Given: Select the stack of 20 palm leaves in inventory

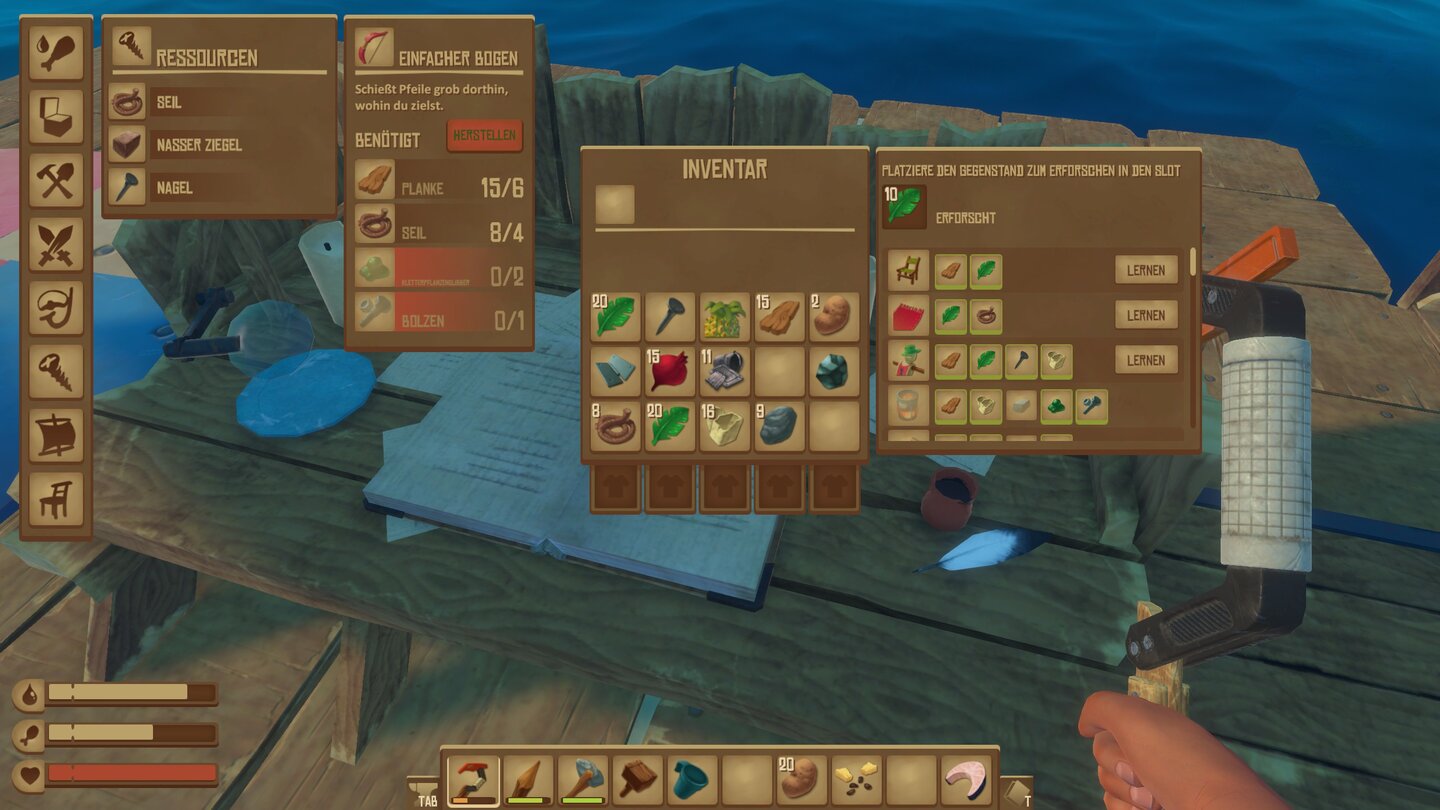Looking at the screenshot, I should click(614, 314).
